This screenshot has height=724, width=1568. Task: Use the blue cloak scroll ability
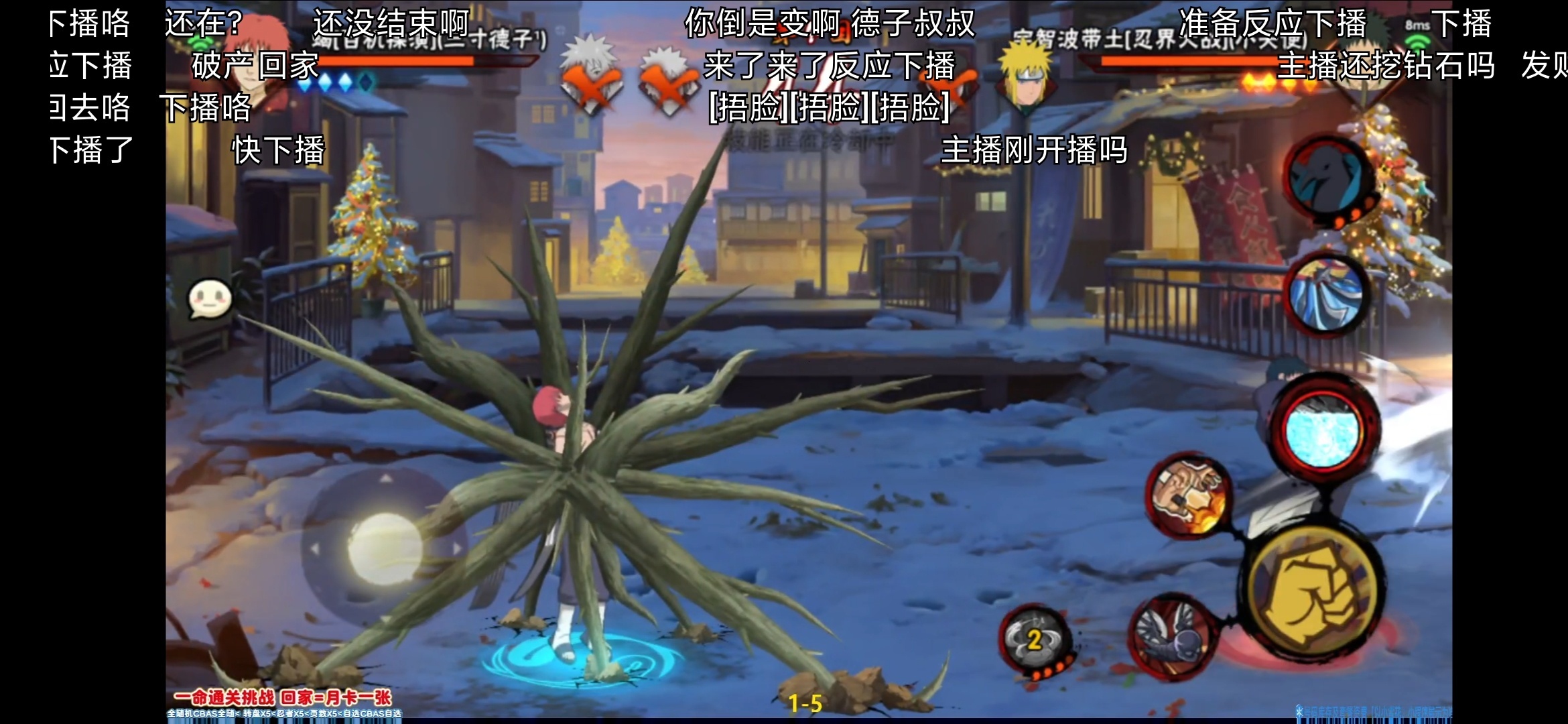coord(1326,295)
